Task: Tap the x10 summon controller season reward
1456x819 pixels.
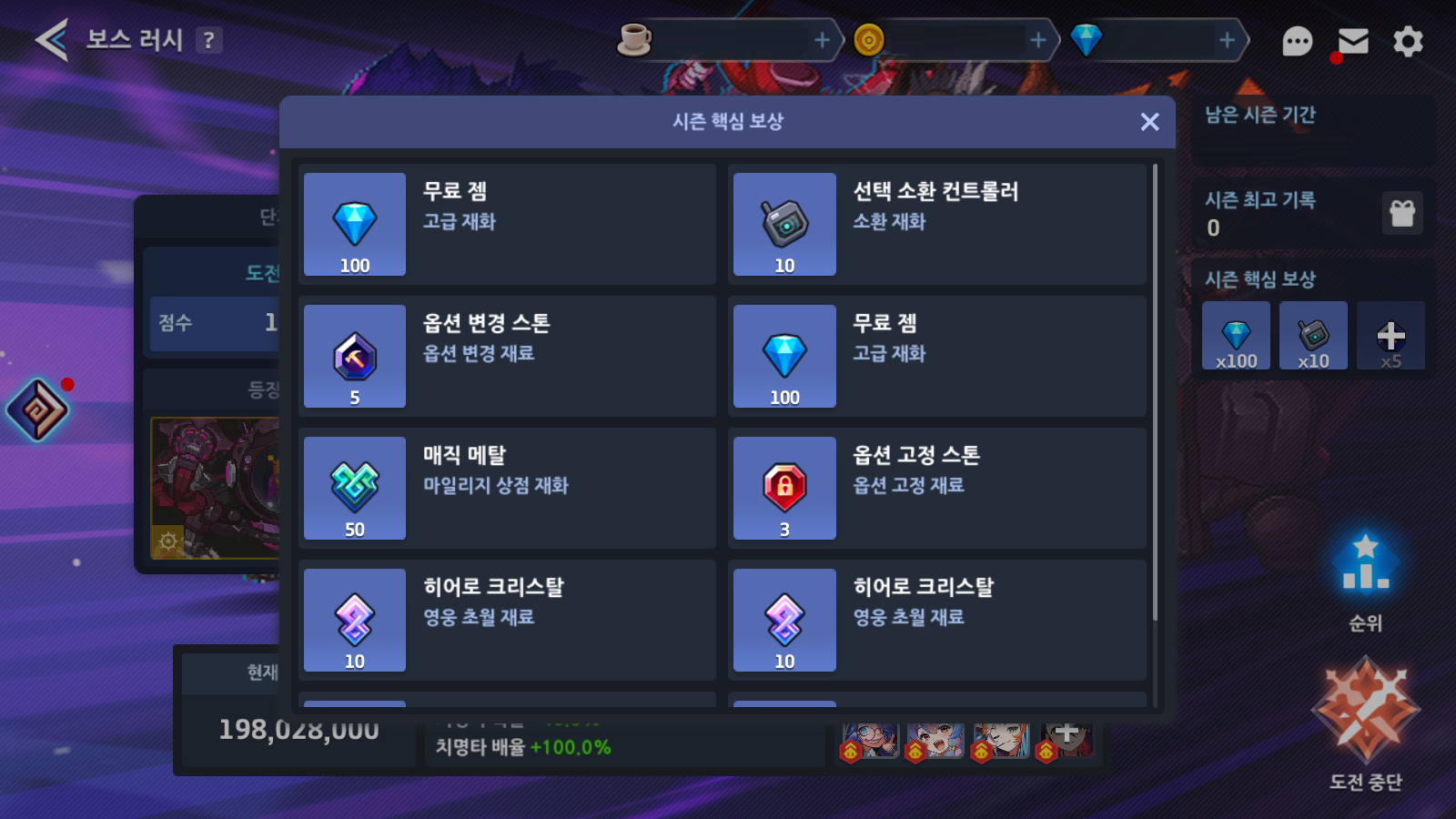Action: (1313, 337)
